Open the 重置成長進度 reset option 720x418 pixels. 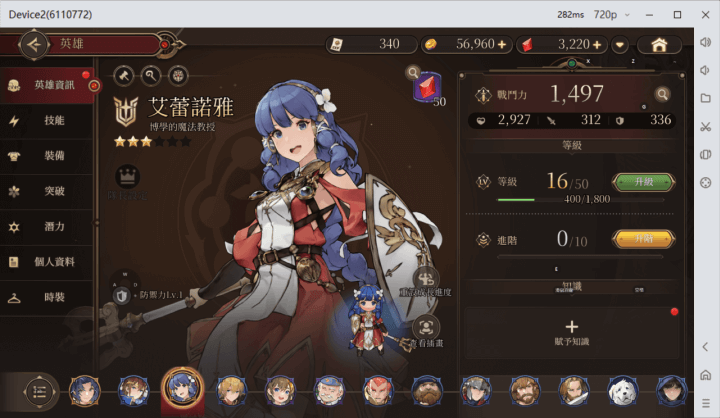[427, 281]
